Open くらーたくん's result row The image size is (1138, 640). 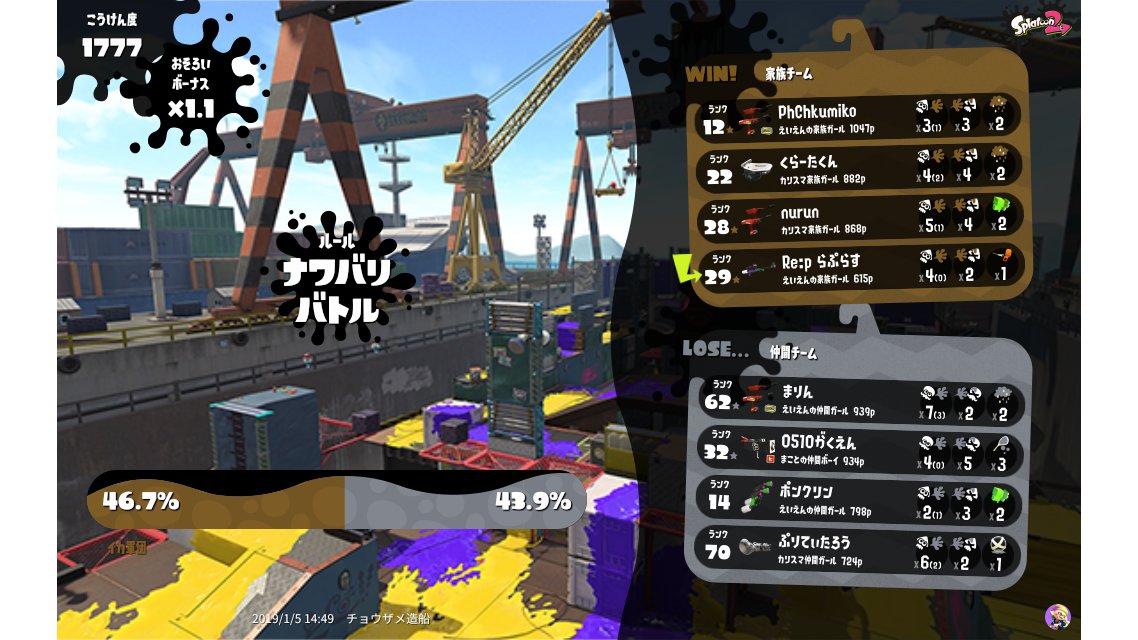tap(858, 168)
